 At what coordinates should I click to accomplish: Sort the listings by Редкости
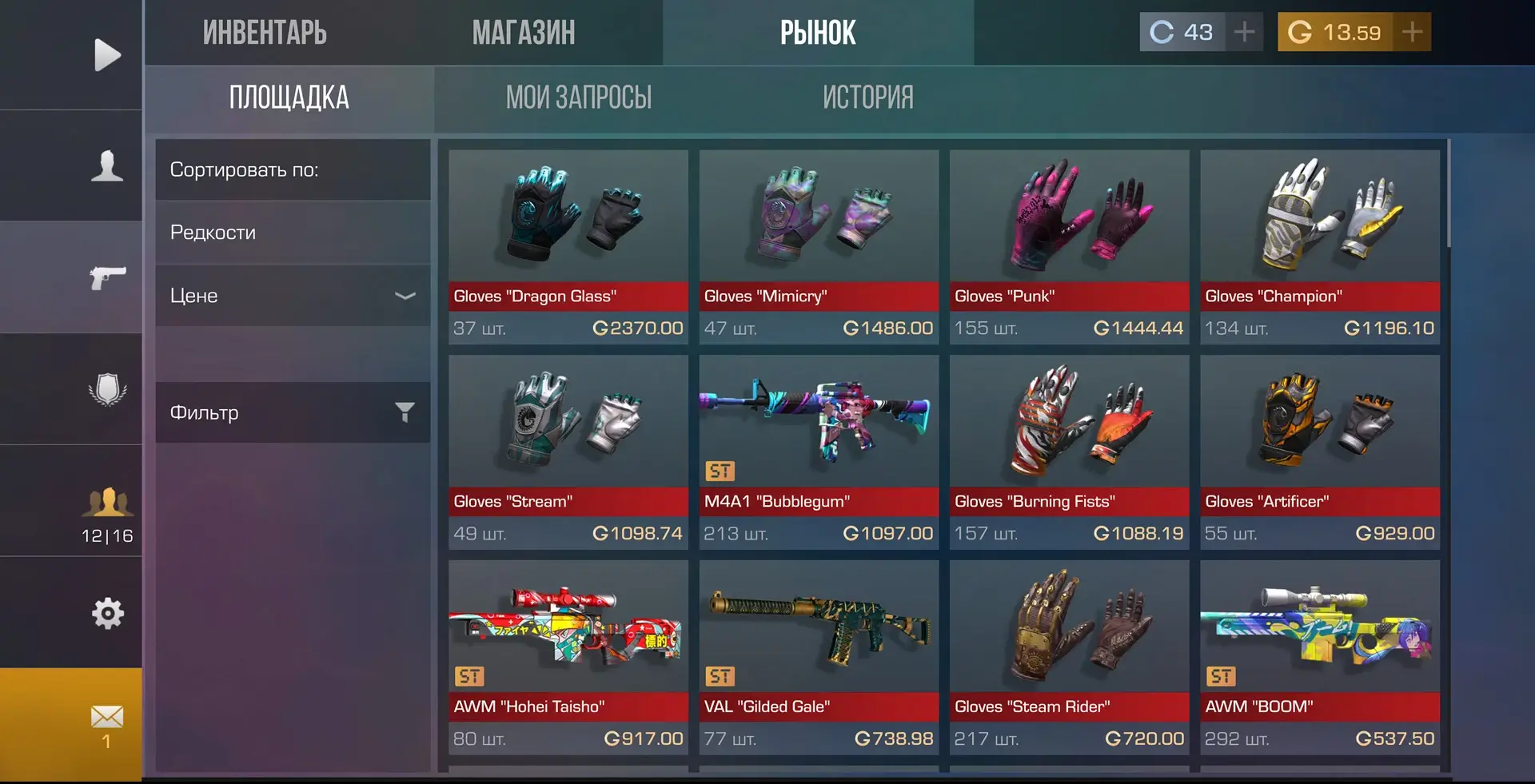click(293, 233)
